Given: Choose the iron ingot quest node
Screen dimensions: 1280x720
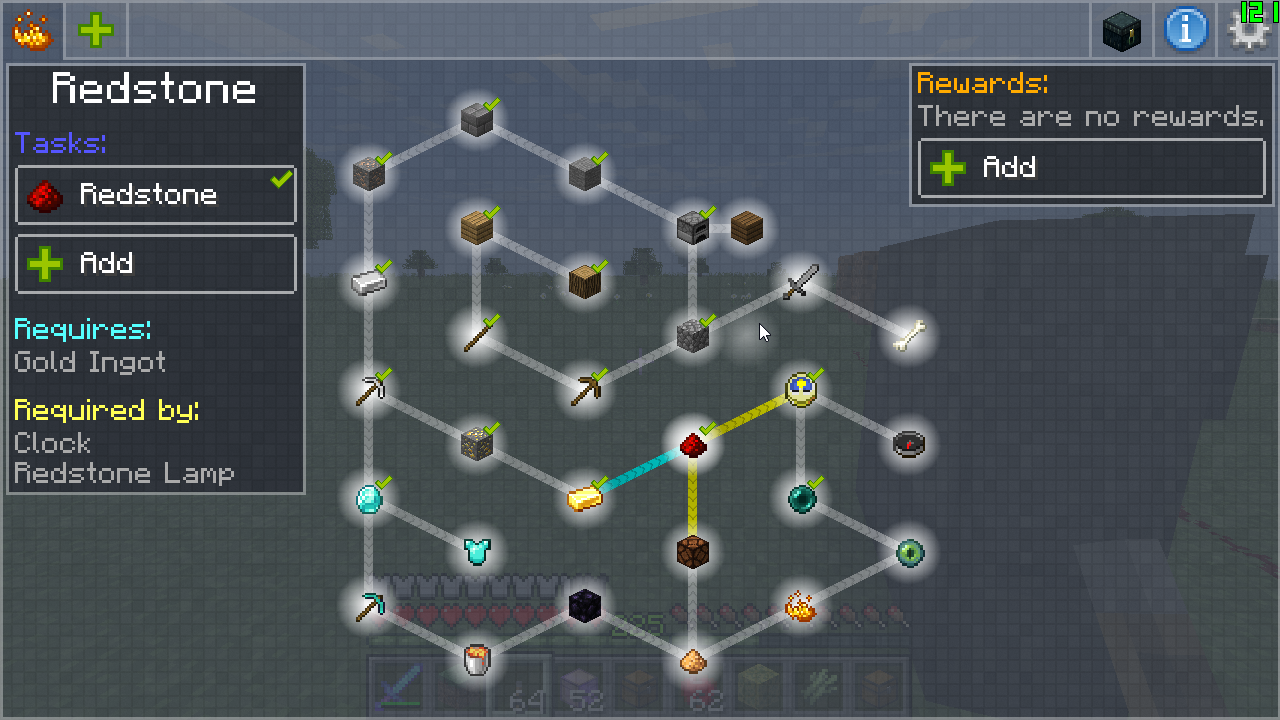Looking at the screenshot, I should pyautogui.click(x=369, y=283).
